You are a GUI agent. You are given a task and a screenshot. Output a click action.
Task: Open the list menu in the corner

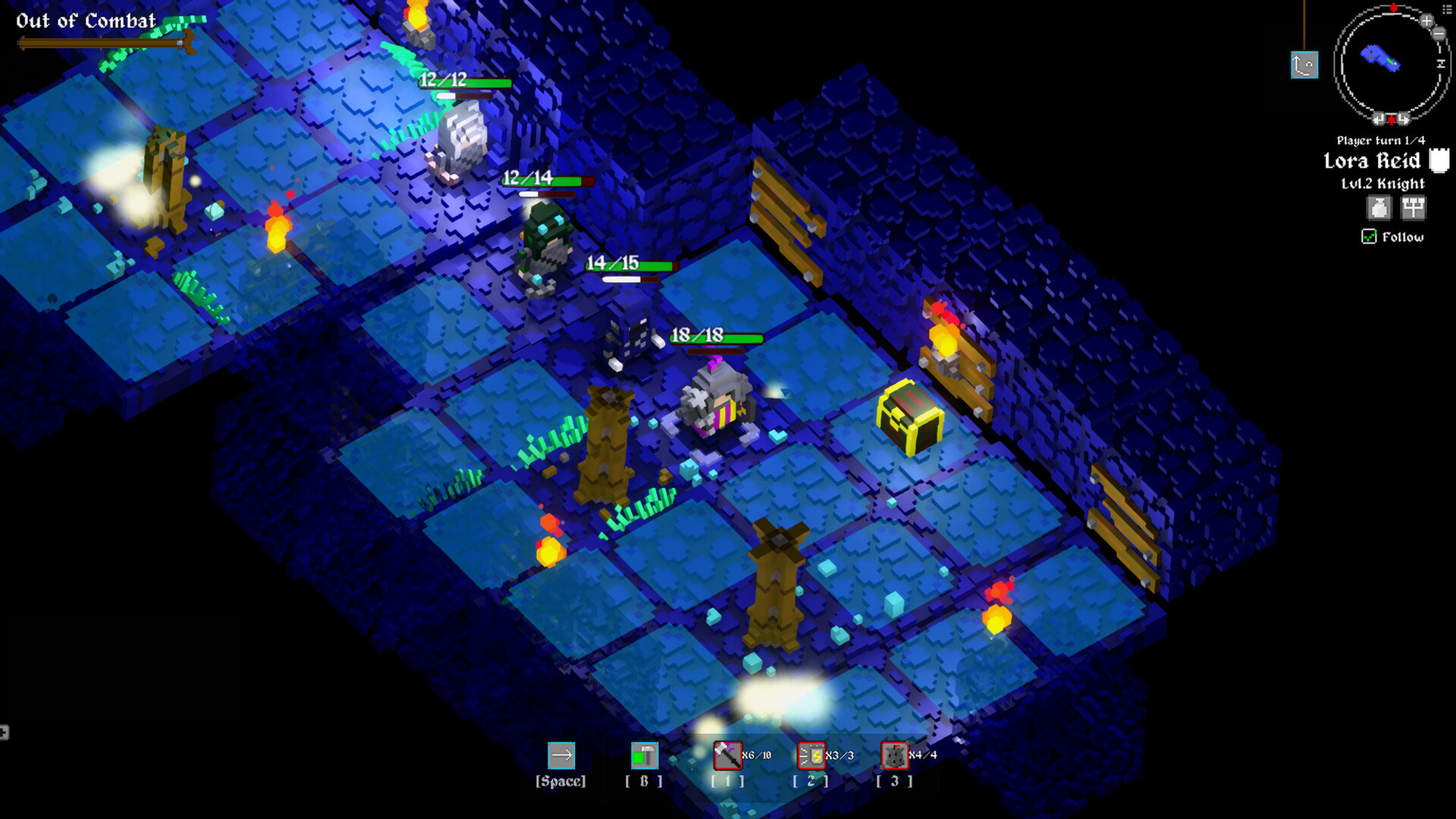[1448, 9]
